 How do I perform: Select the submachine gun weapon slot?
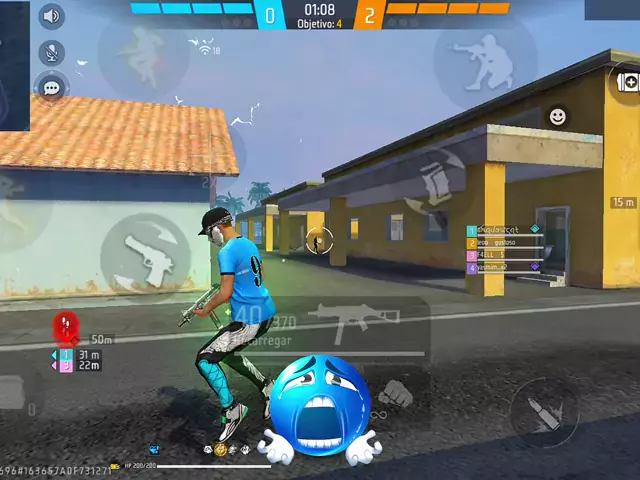click(x=340, y=320)
